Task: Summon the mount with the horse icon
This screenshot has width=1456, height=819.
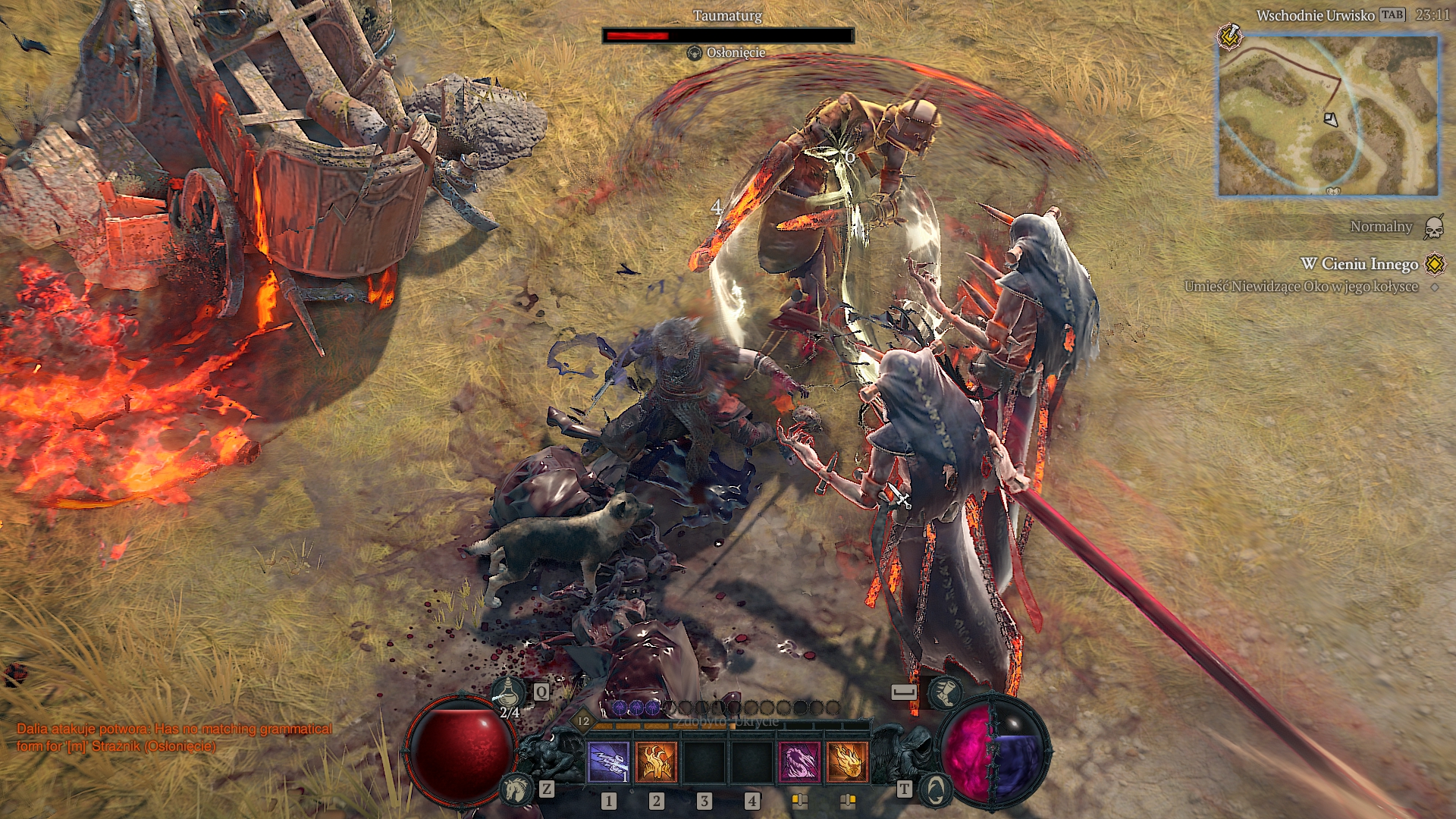Action: click(516, 789)
